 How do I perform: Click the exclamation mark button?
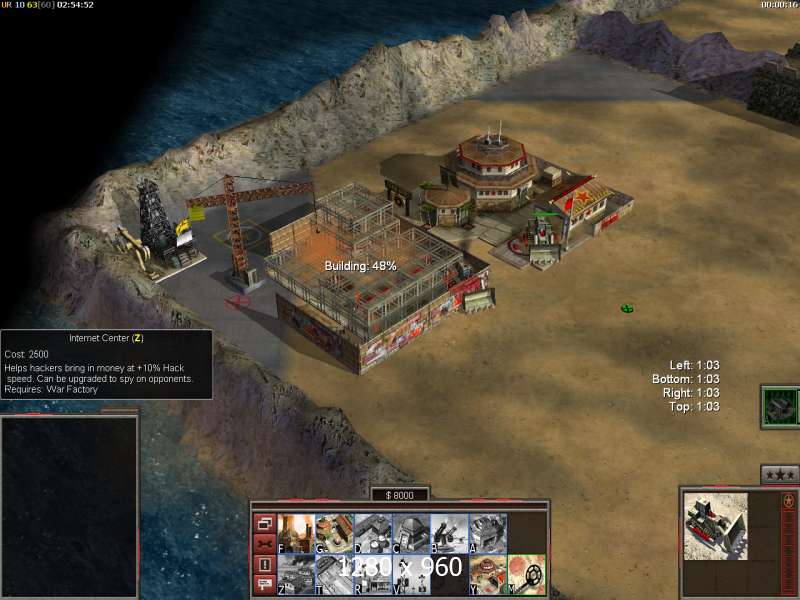point(264,565)
